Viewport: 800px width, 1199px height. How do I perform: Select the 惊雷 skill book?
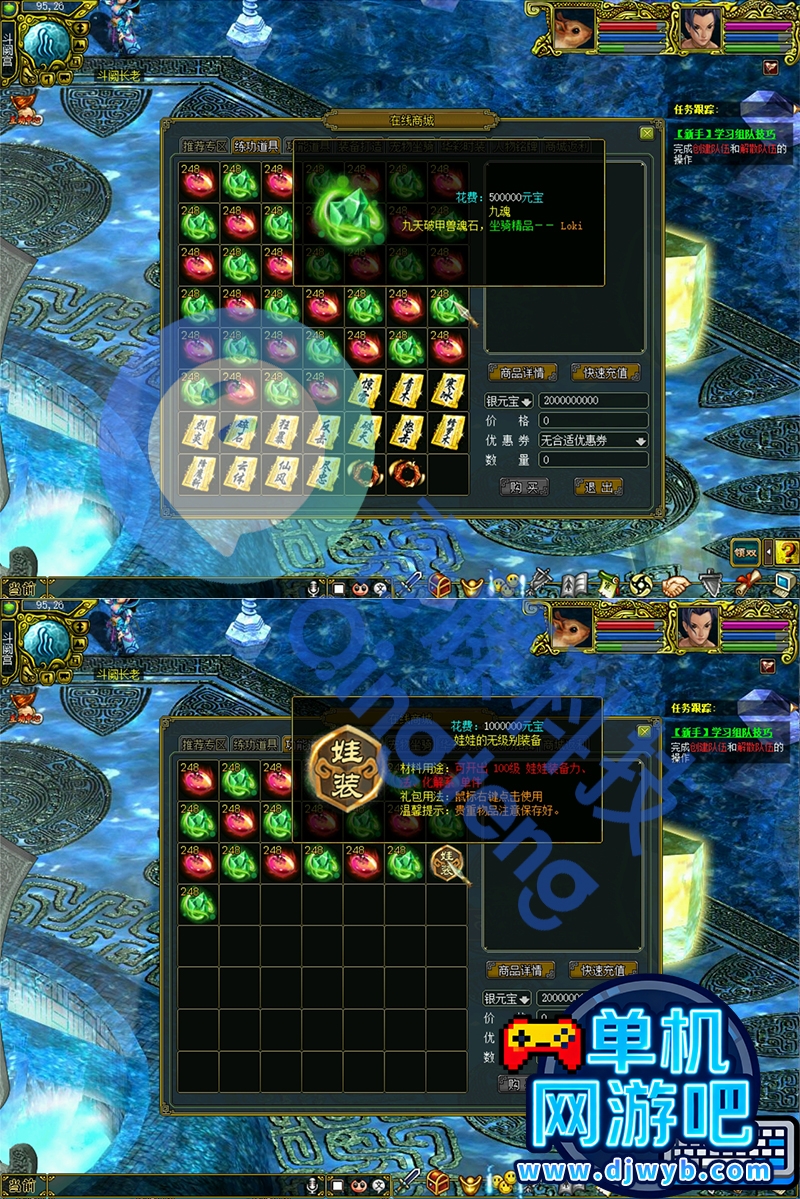point(365,391)
